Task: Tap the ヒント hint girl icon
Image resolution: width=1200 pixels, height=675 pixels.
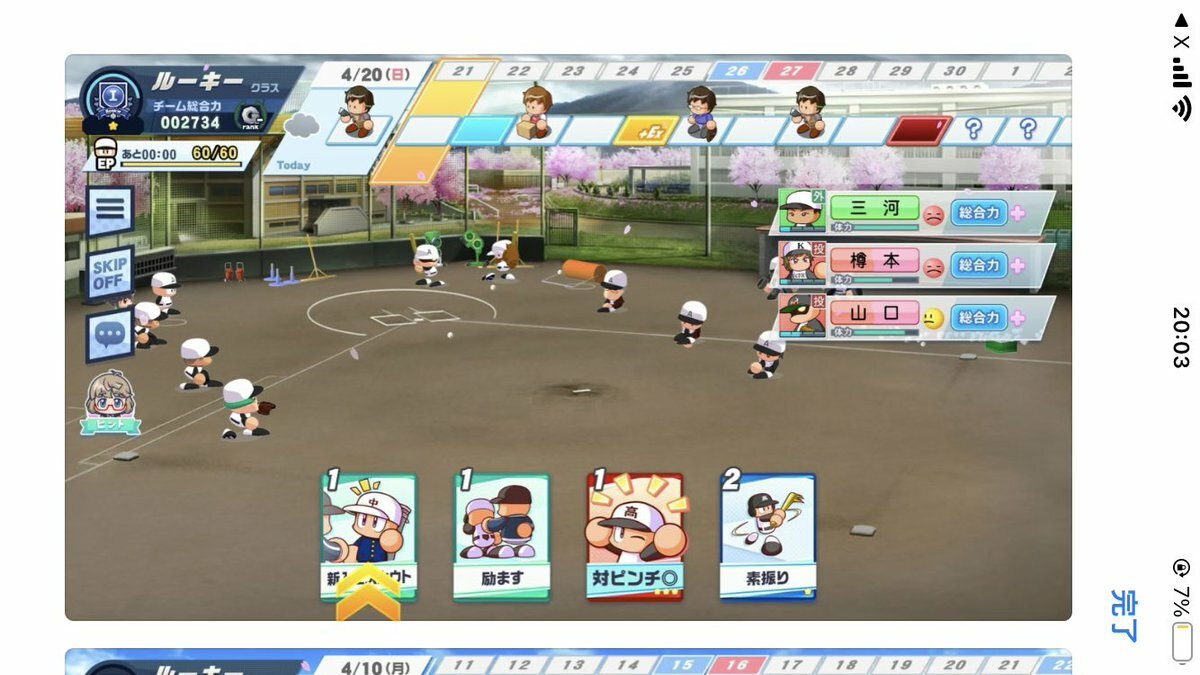Action: (x=110, y=402)
